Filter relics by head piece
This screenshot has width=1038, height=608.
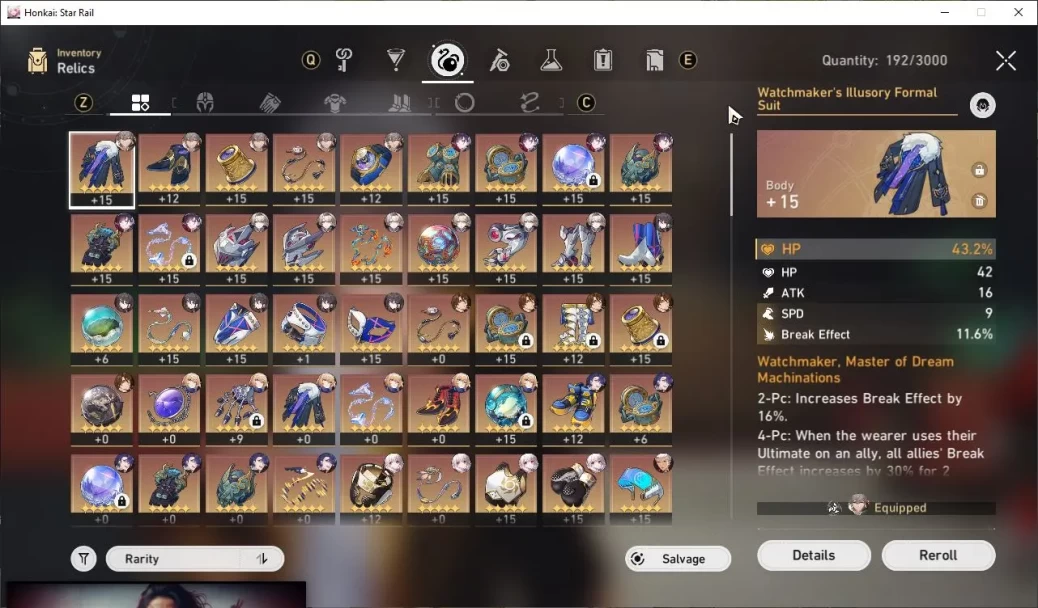205,103
